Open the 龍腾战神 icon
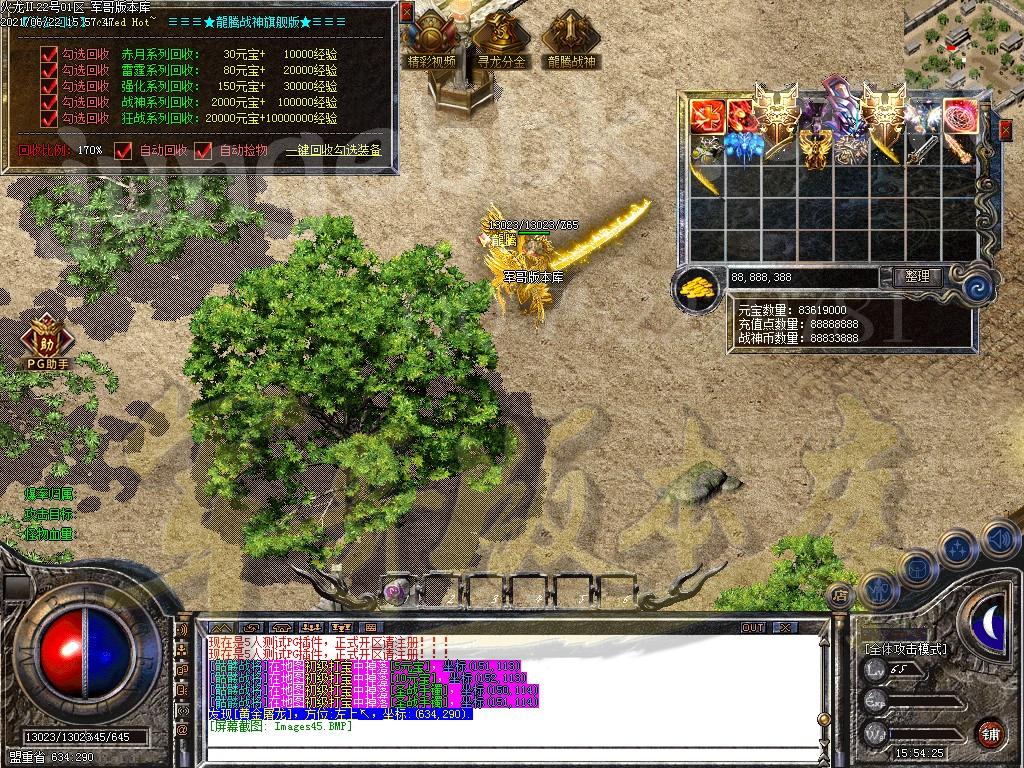Screen dimensions: 1024x768 coord(570,40)
